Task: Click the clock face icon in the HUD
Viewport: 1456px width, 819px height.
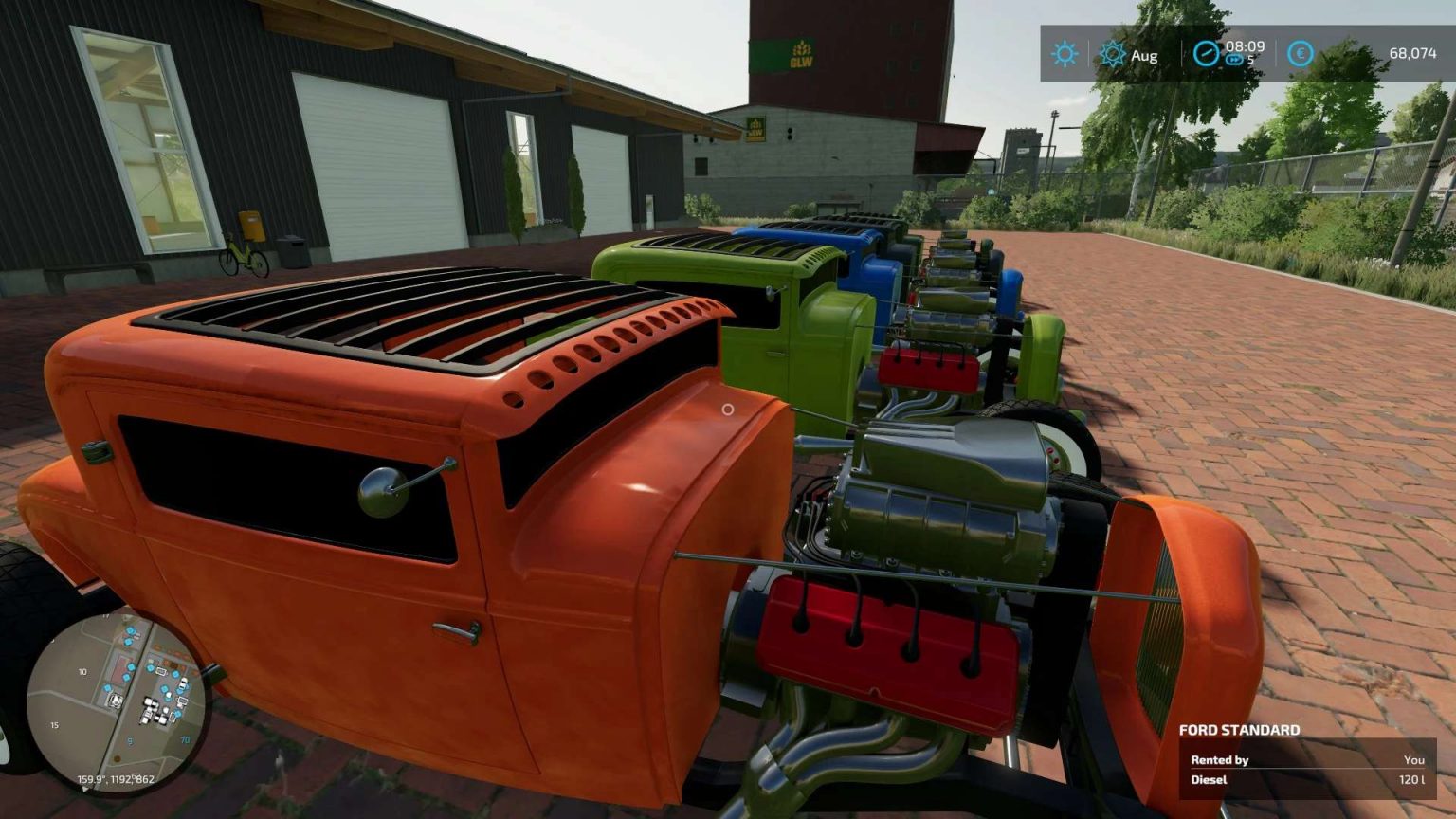Action: [x=1206, y=54]
